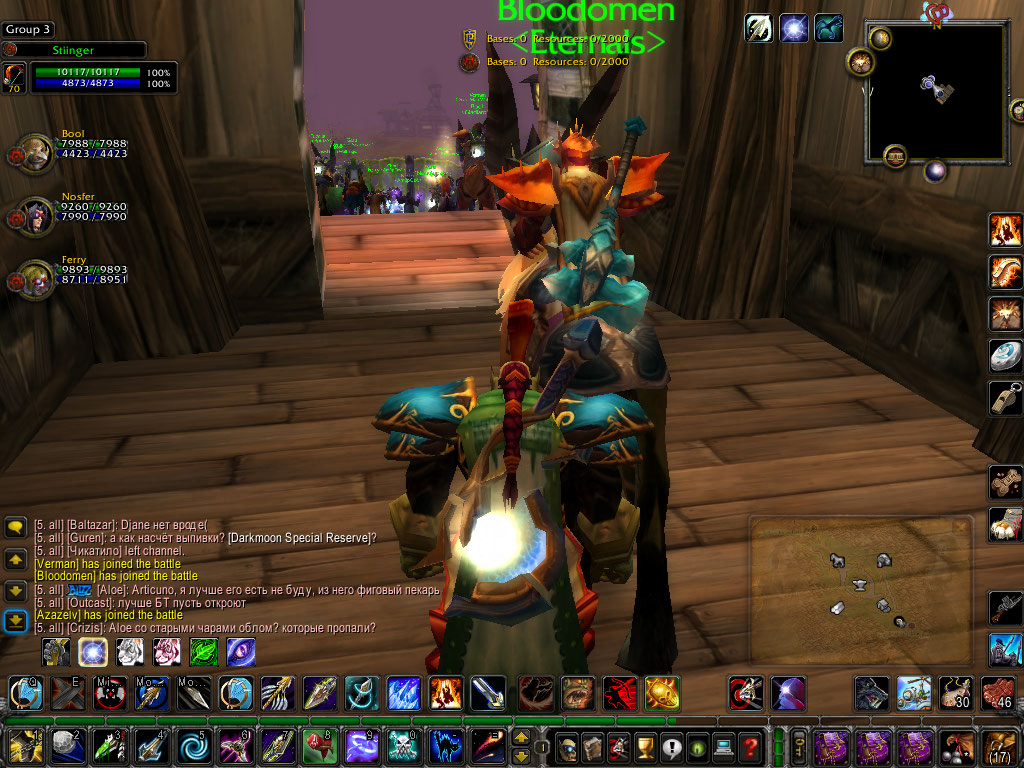Use the meat item with 46 stack

coord(997,692)
